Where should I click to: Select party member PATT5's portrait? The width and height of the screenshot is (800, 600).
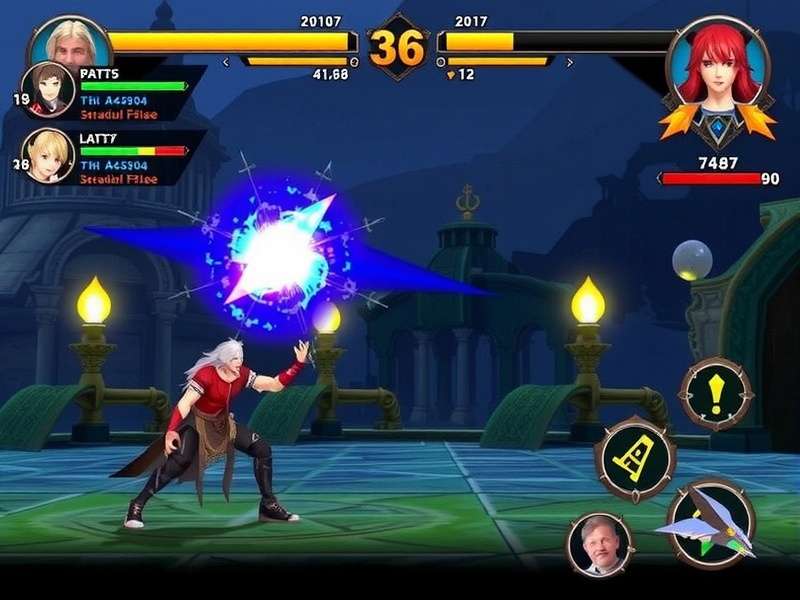pos(46,91)
